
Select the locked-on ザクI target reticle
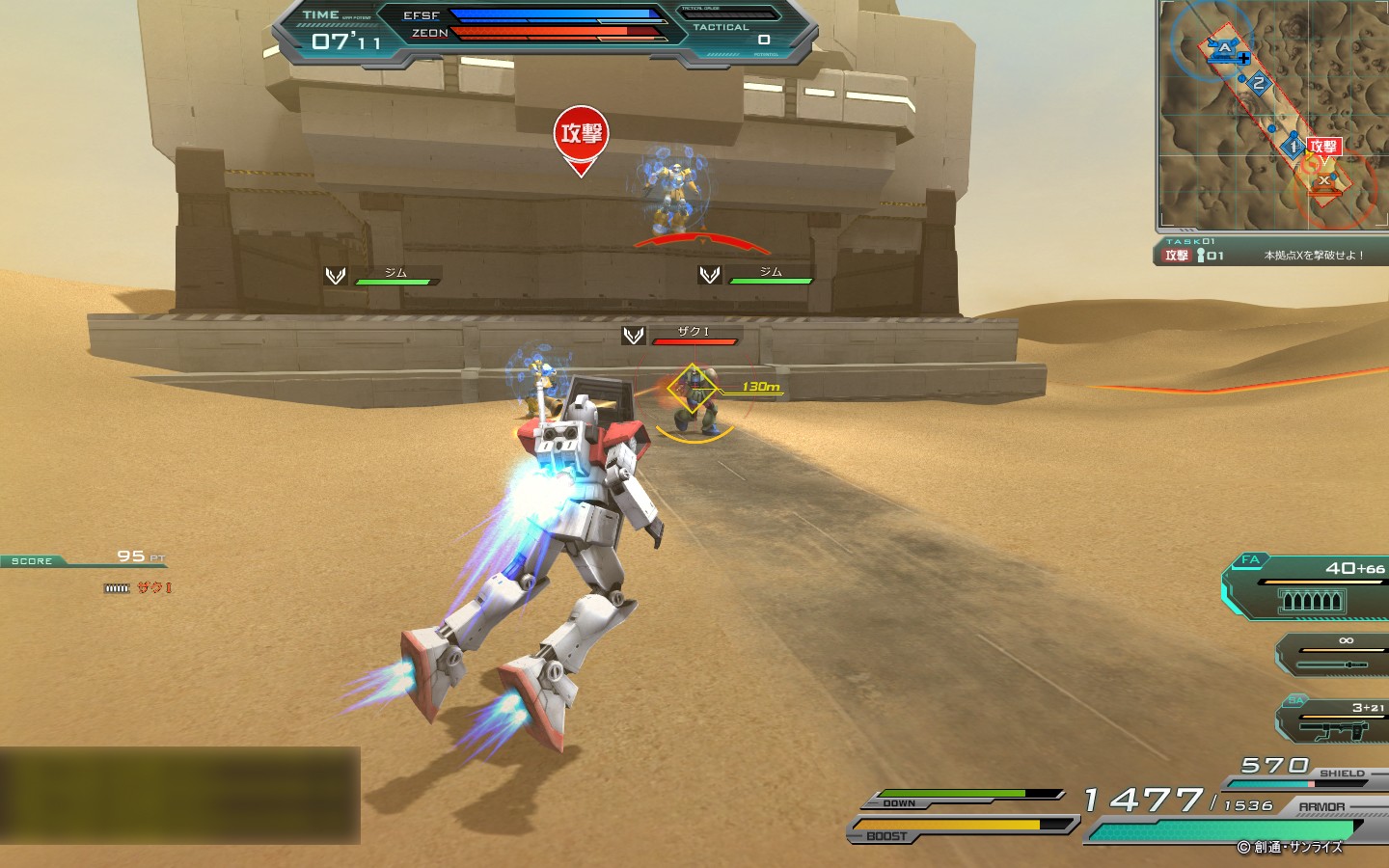click(x=693, y=390)
